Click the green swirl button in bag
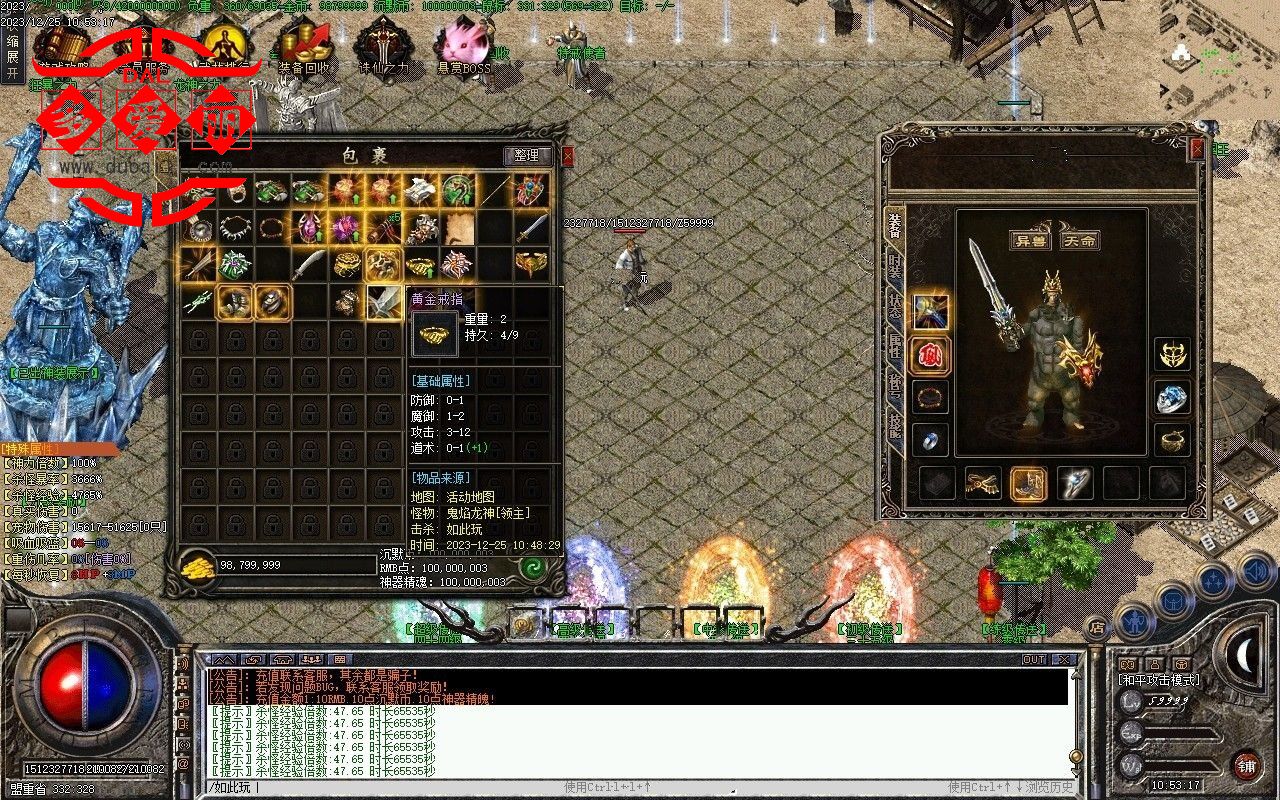1280x800 pixels. (532, 567)
